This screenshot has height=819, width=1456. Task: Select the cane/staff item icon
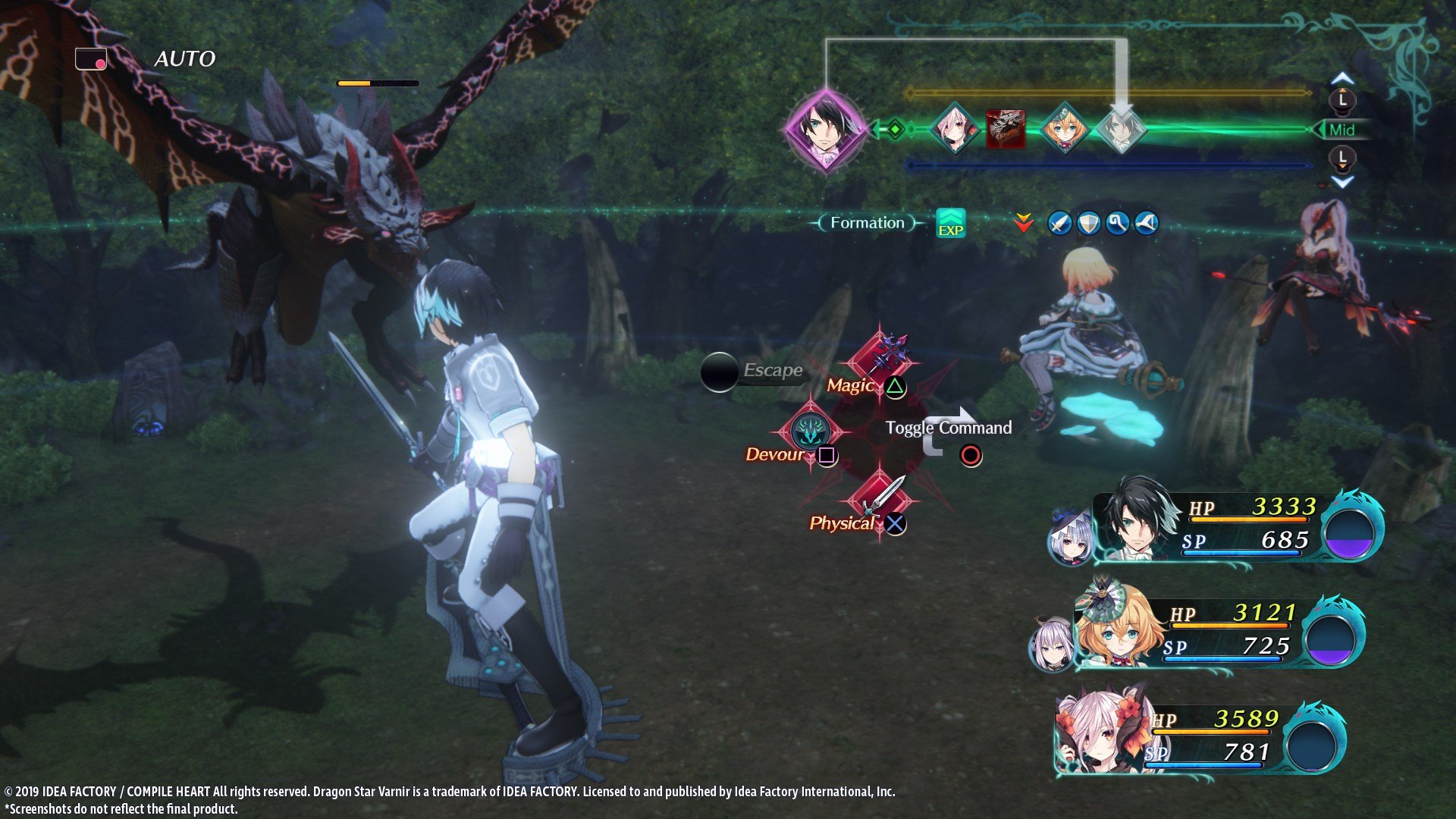click(1117, 223)
